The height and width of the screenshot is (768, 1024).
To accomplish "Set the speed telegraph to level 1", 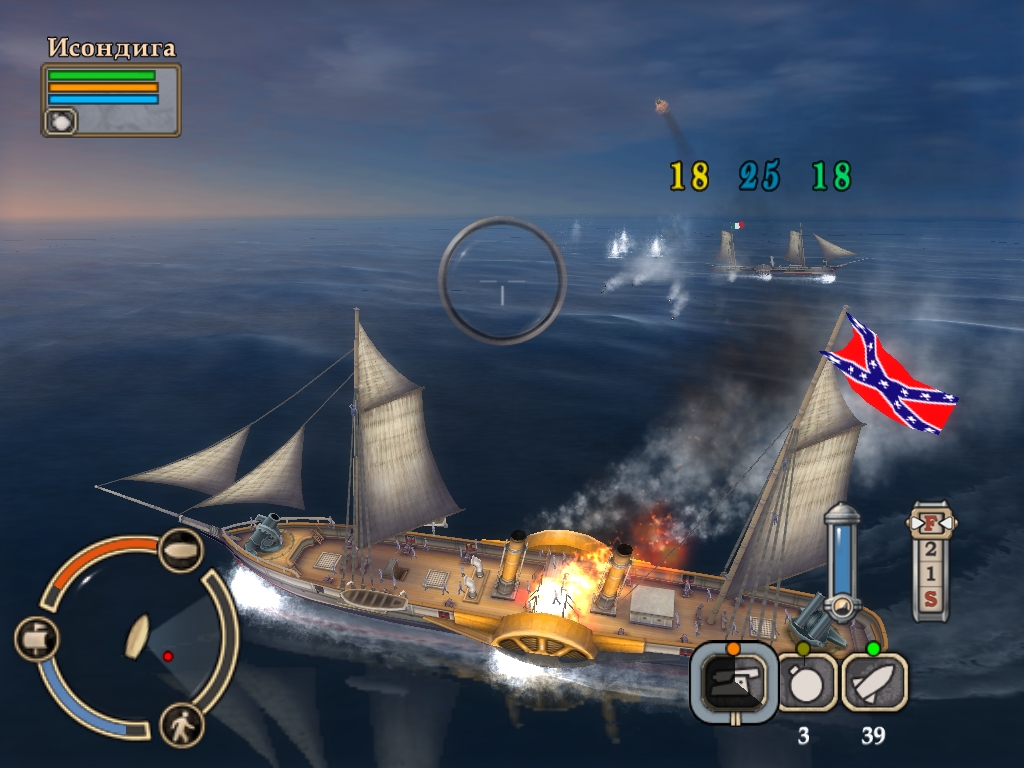I will click(x=931, y=574).
